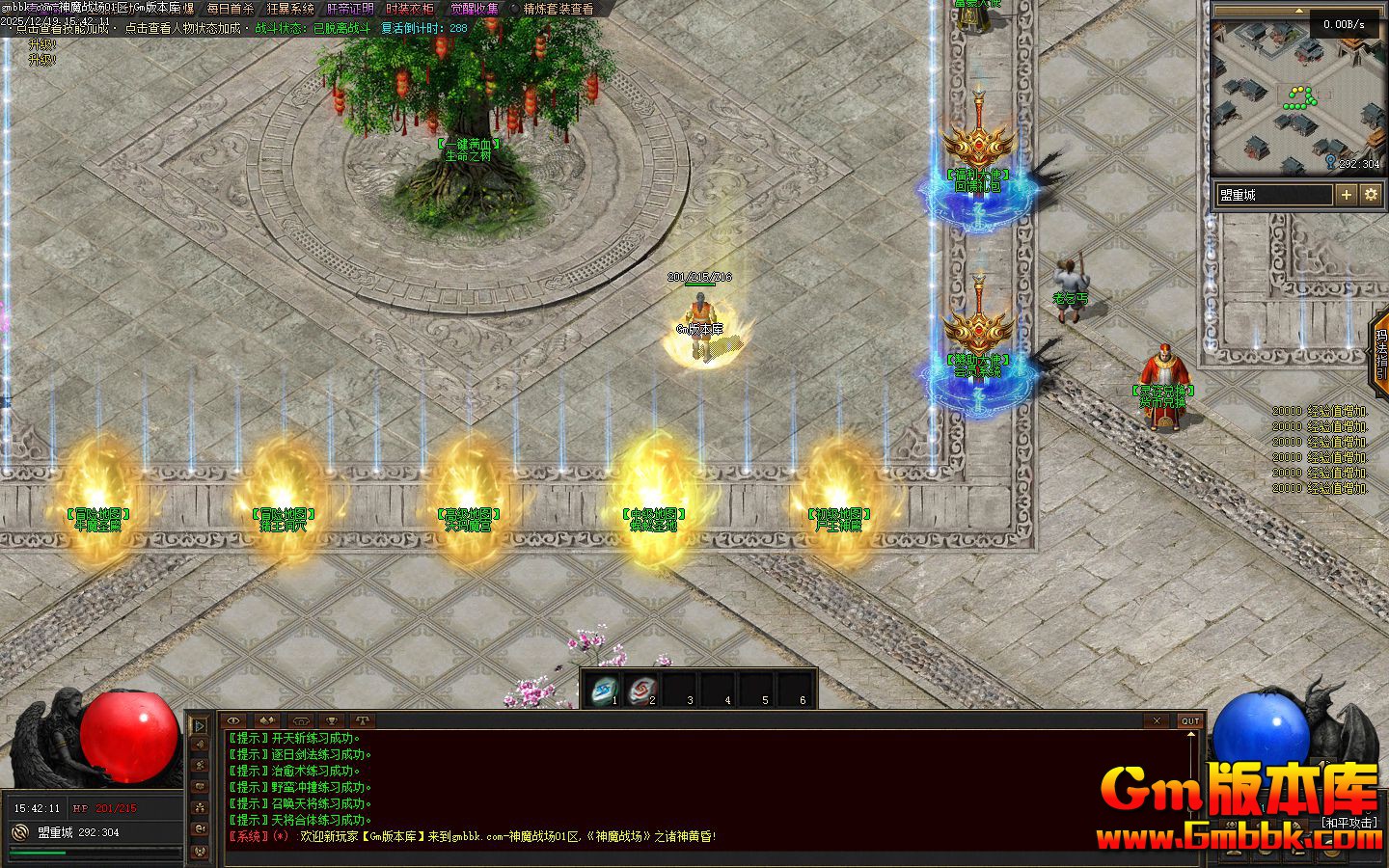Open the 肝帝证明 menu
This screenshot has height=868, width=1389.
click(350, 9)
